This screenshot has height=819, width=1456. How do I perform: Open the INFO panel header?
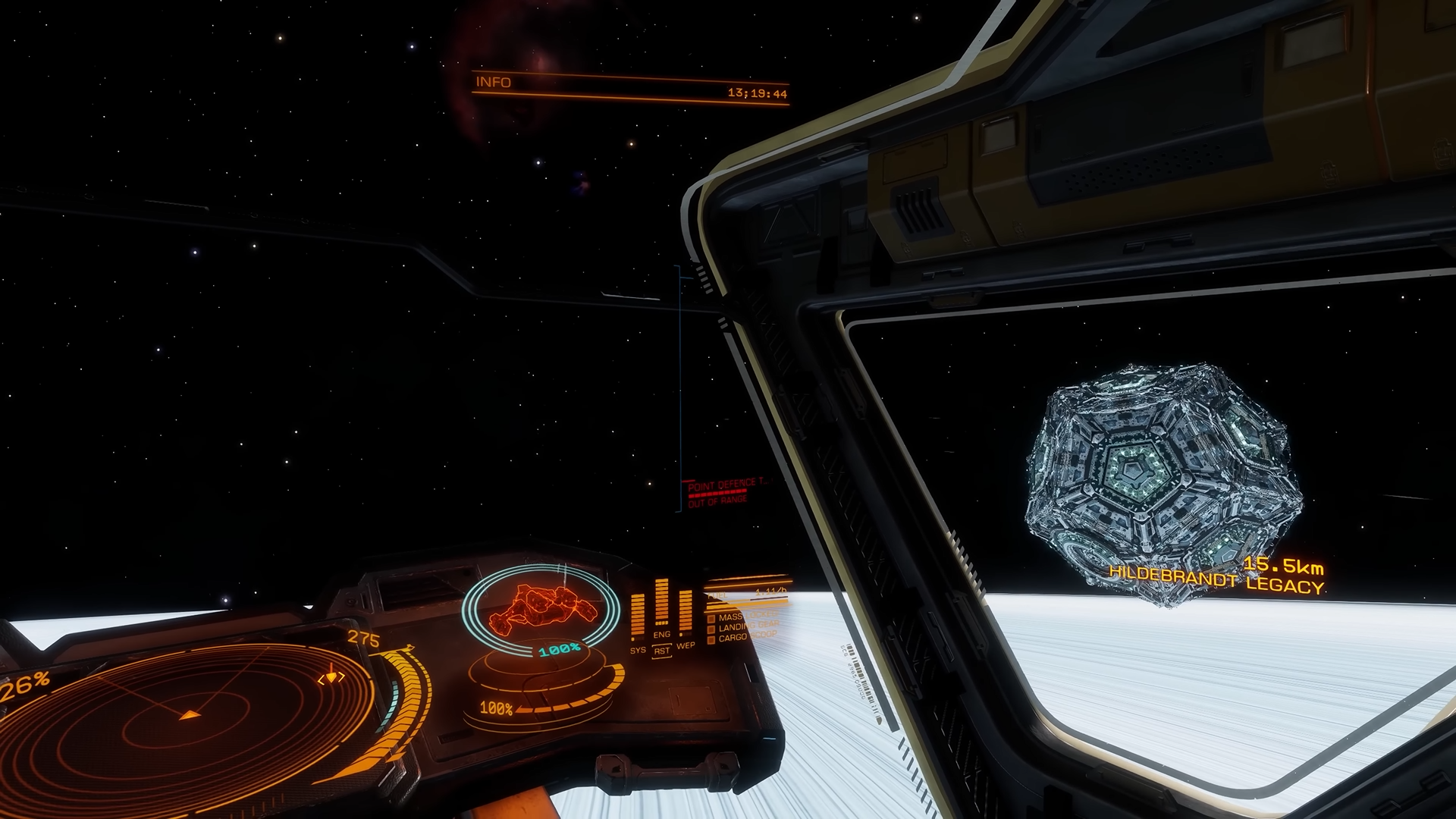pos(494,82)
